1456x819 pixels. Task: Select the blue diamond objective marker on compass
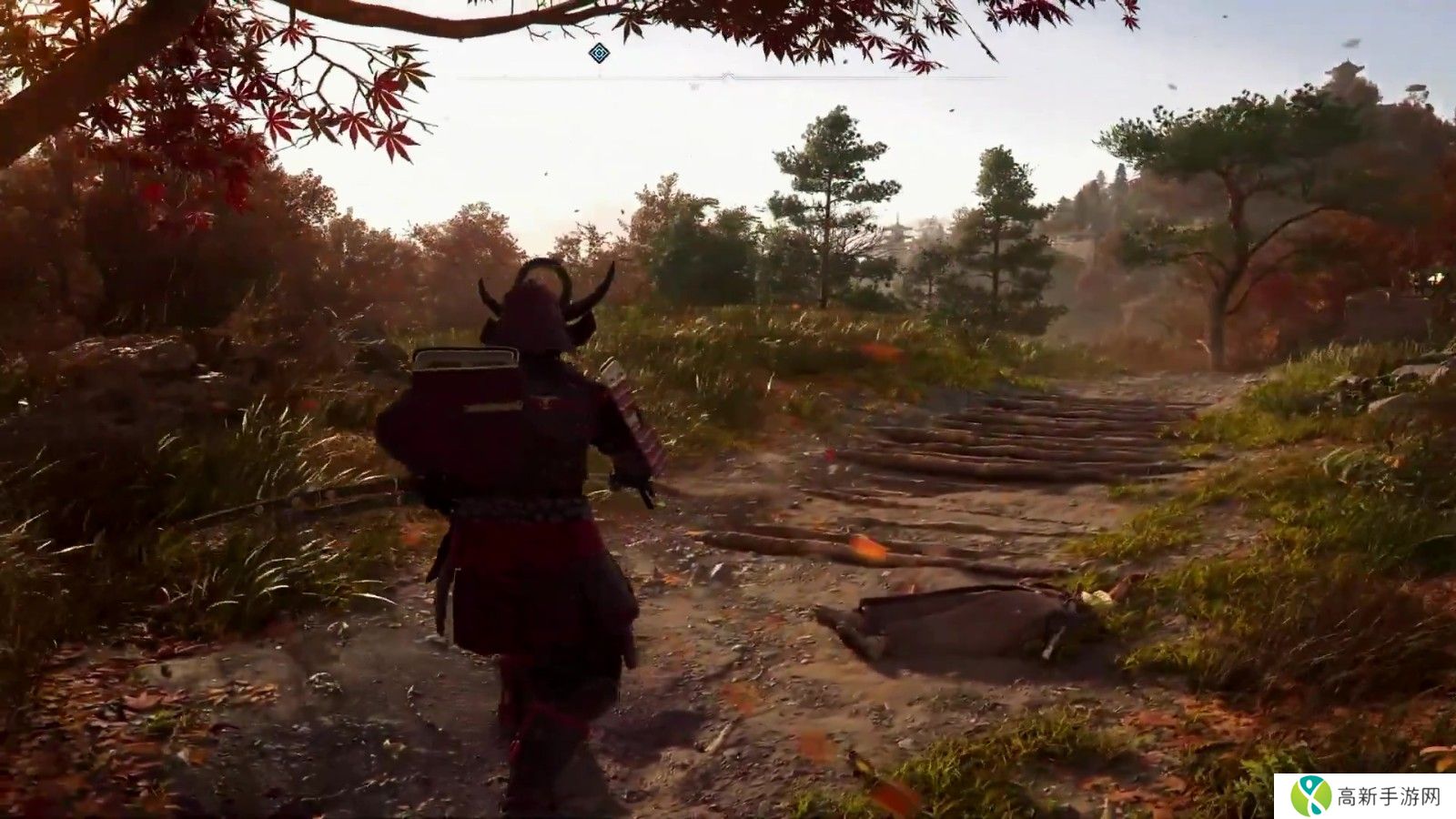(598, 54)
